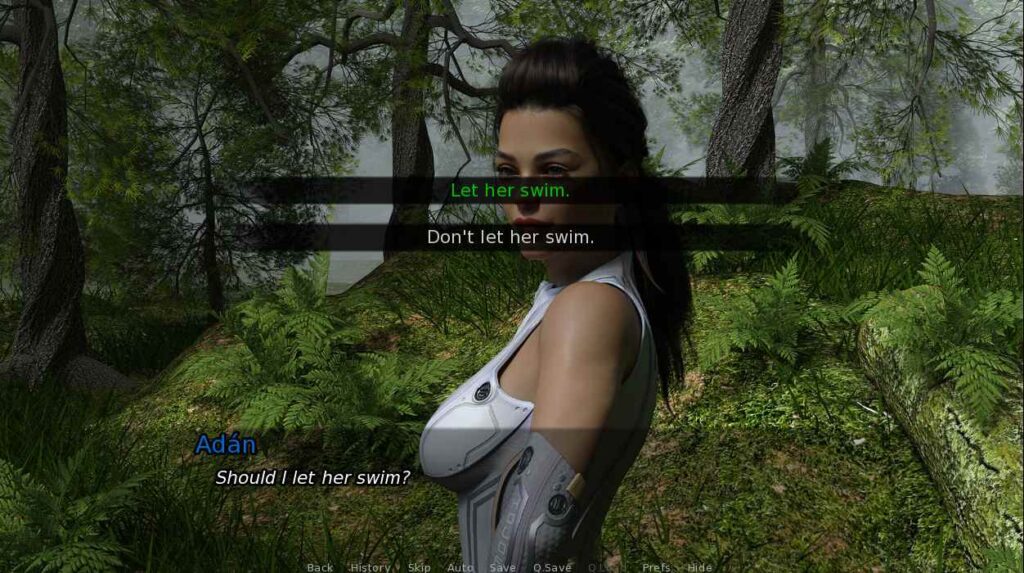Quick save with Q.Save
The width and height of the screenshot is (1024, 573).
pyautogui.click(x=552, y=567)
